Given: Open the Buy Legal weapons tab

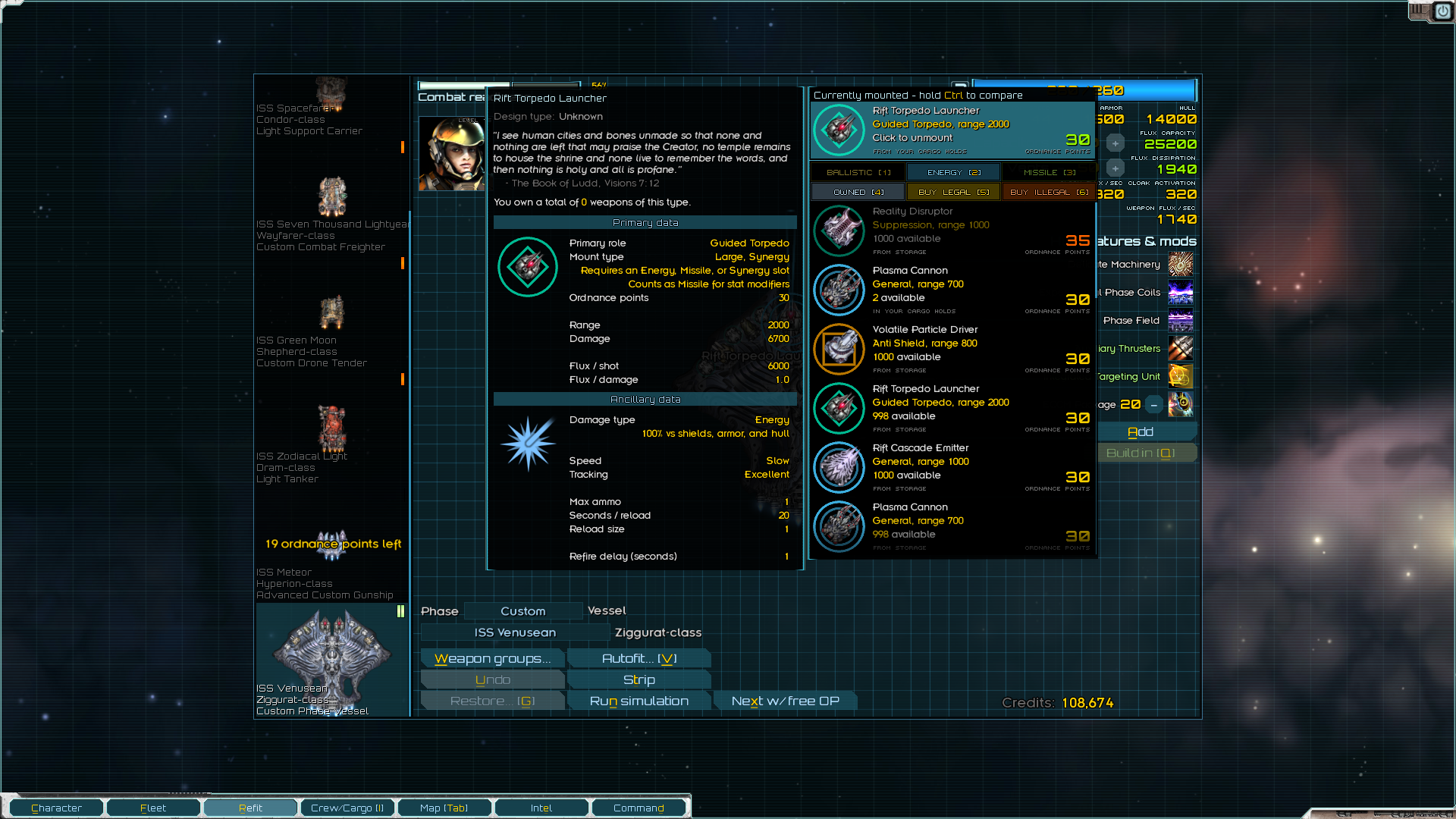Looking at the screenshot, I should (x=953, y=193).
